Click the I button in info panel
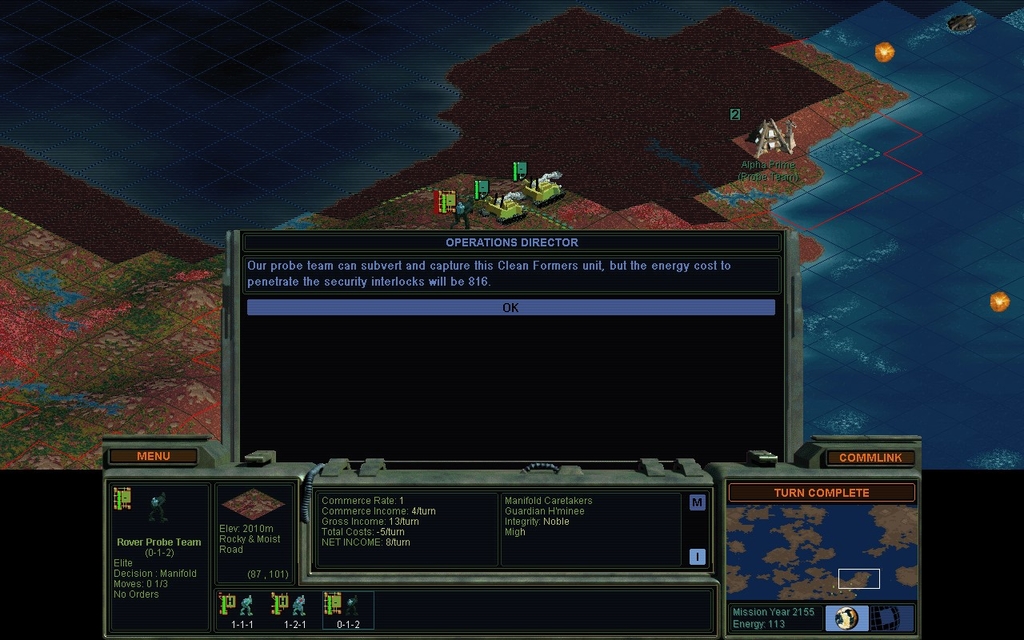The width and height of the screenshot is (1024, 640). click(697, 556)
